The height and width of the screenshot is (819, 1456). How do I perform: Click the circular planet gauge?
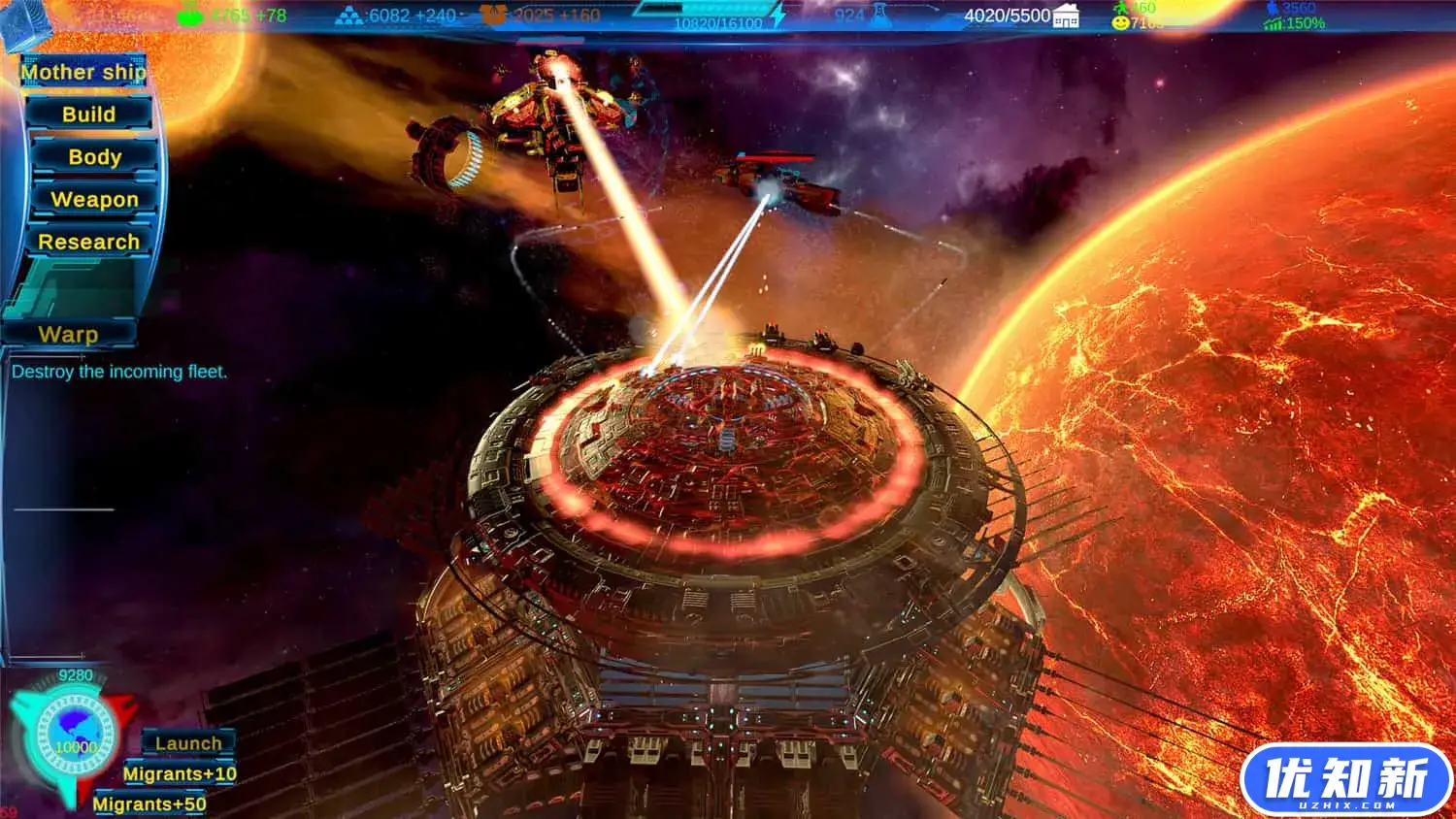75,739
